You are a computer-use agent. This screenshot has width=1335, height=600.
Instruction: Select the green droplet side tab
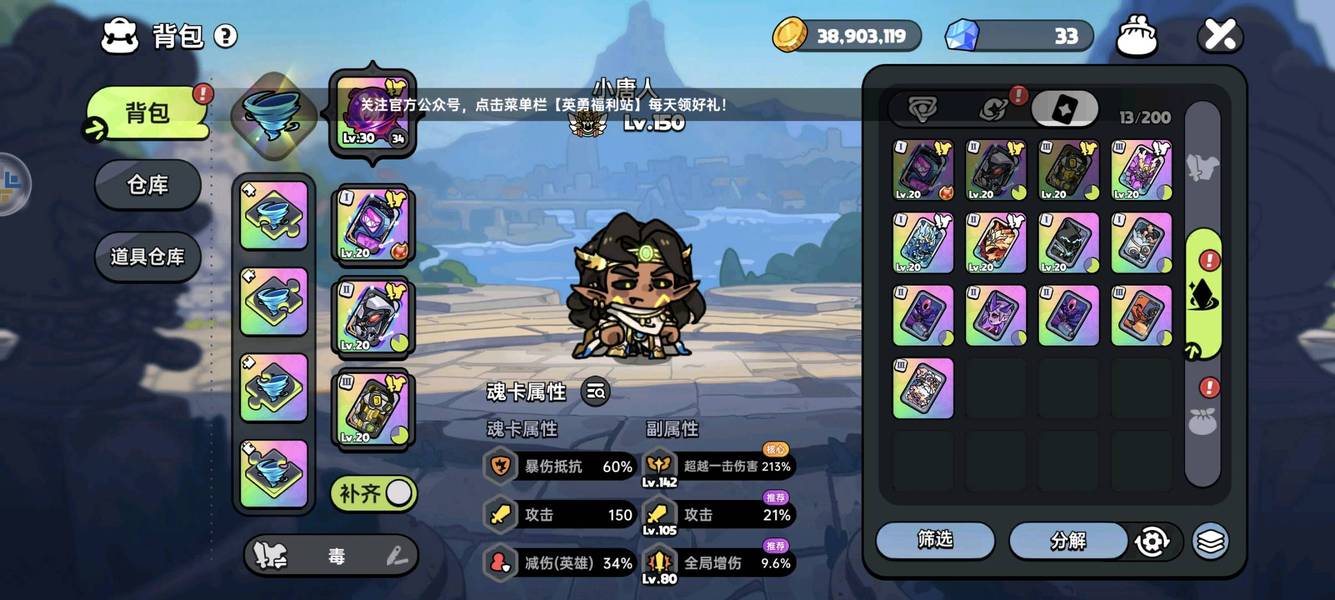pos(1203,294)
